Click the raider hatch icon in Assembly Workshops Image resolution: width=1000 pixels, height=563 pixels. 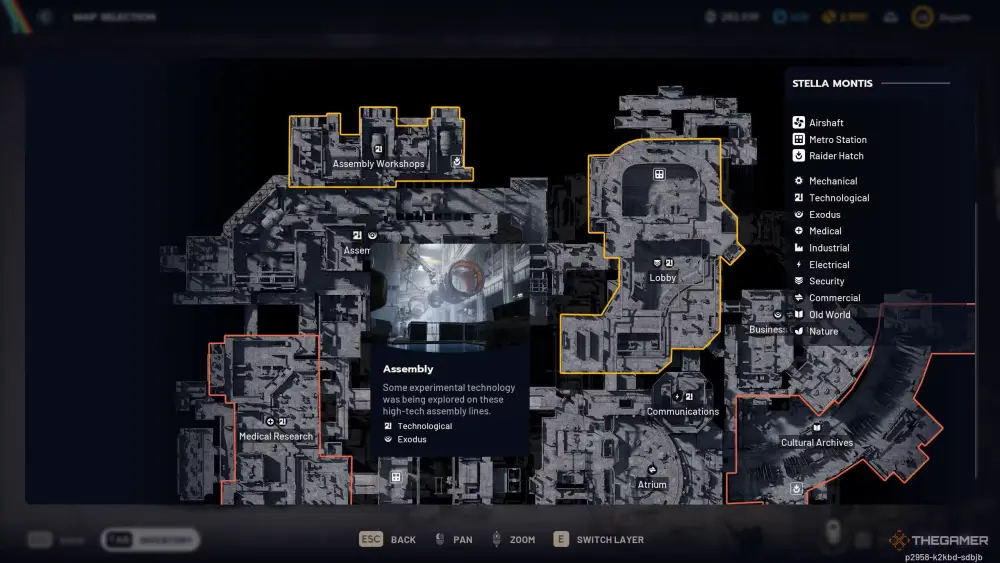457,161
